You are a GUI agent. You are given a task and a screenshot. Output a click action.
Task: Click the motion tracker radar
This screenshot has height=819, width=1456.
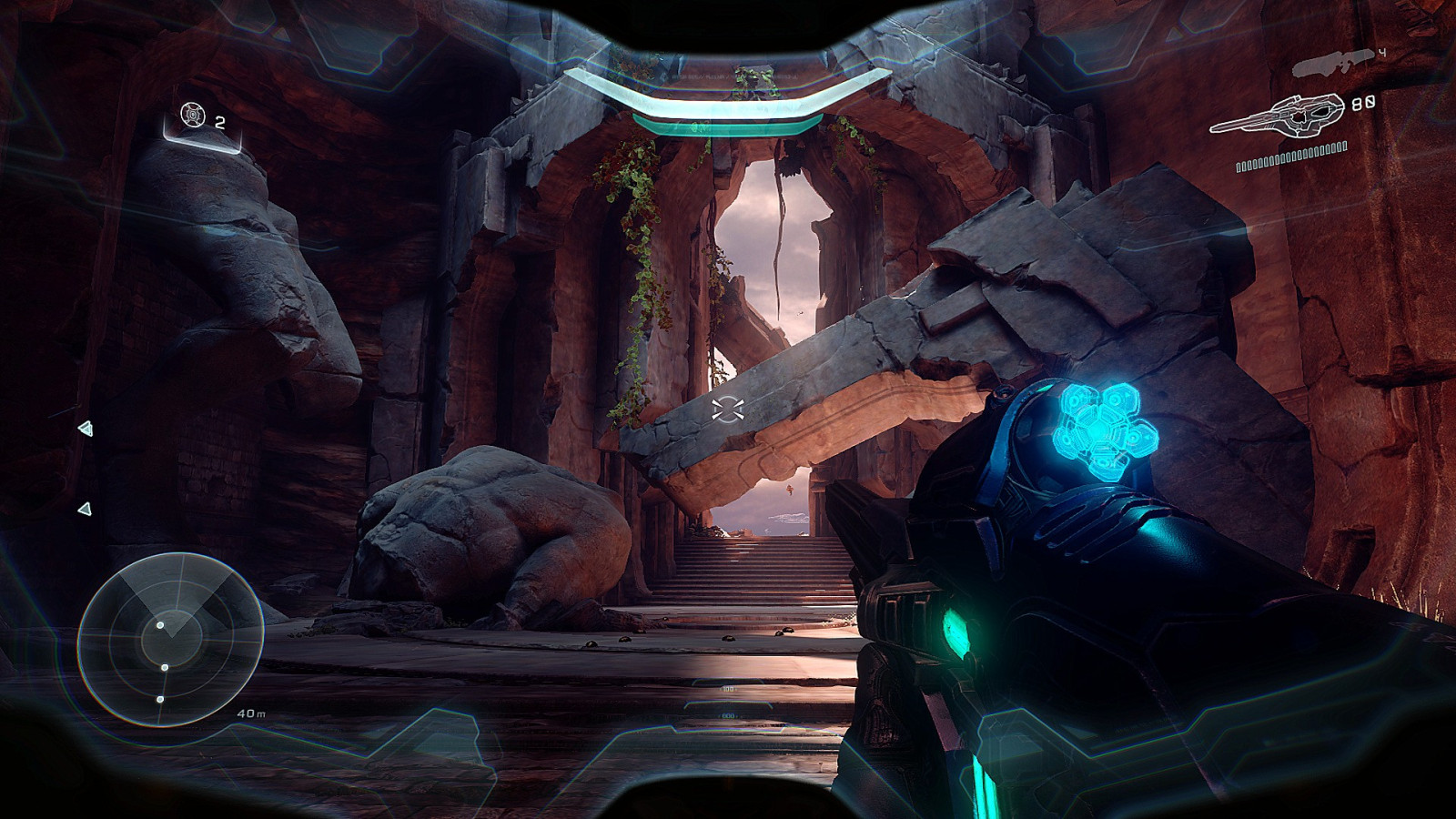170,638
